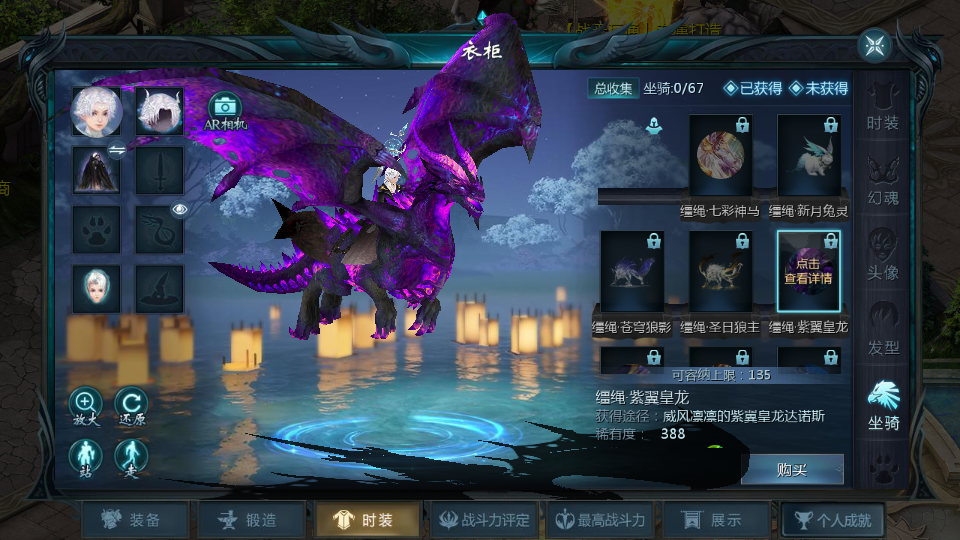View details of the highlighted 紫翼皇龙 mount
Screen dimensions: 960x540
(x=808, y=271)
